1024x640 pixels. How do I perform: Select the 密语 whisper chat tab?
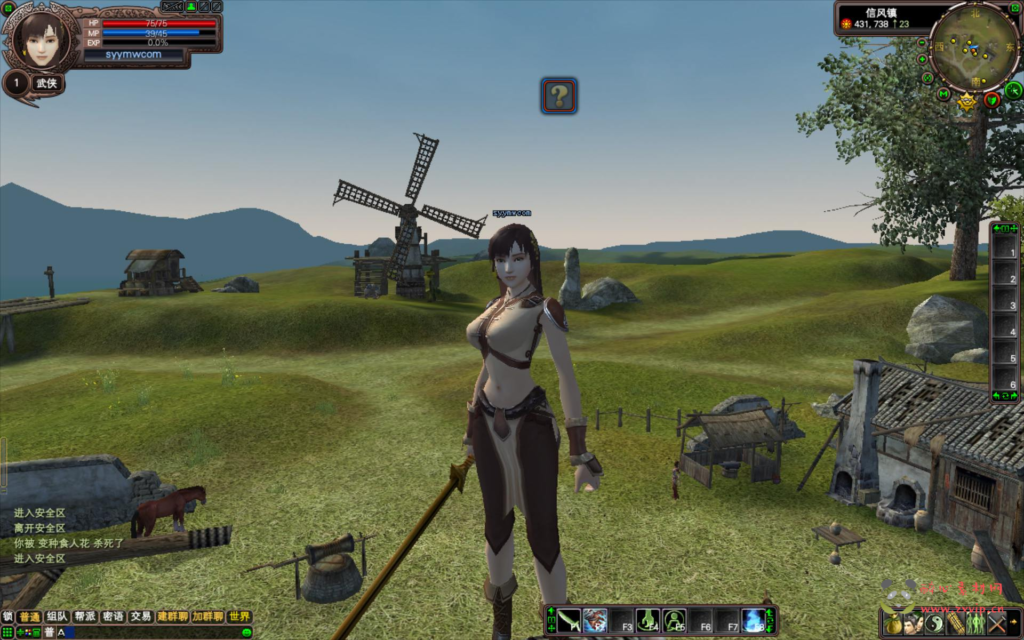click(113, 617)
